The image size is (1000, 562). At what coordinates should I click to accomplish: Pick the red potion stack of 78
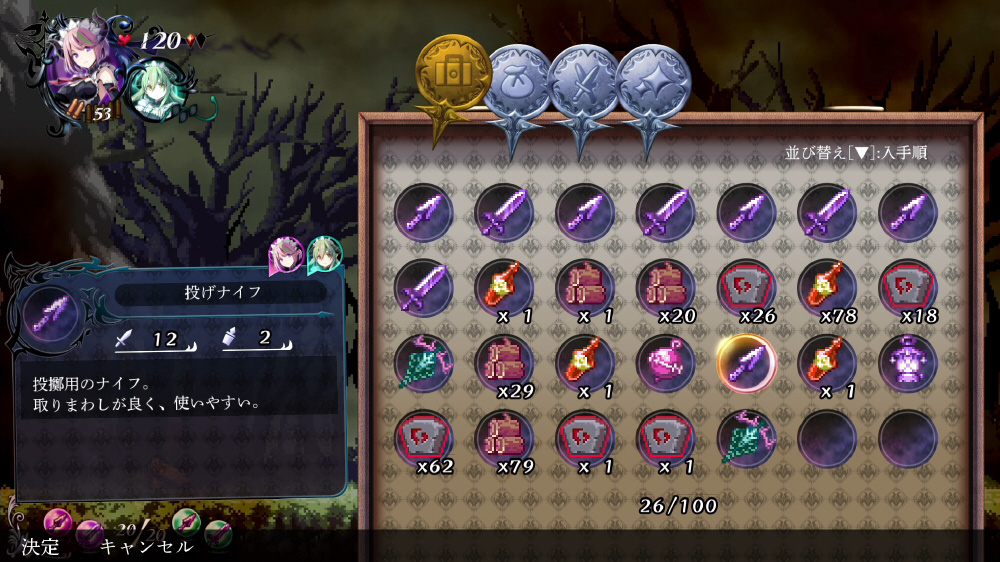(x=827, y=288)
